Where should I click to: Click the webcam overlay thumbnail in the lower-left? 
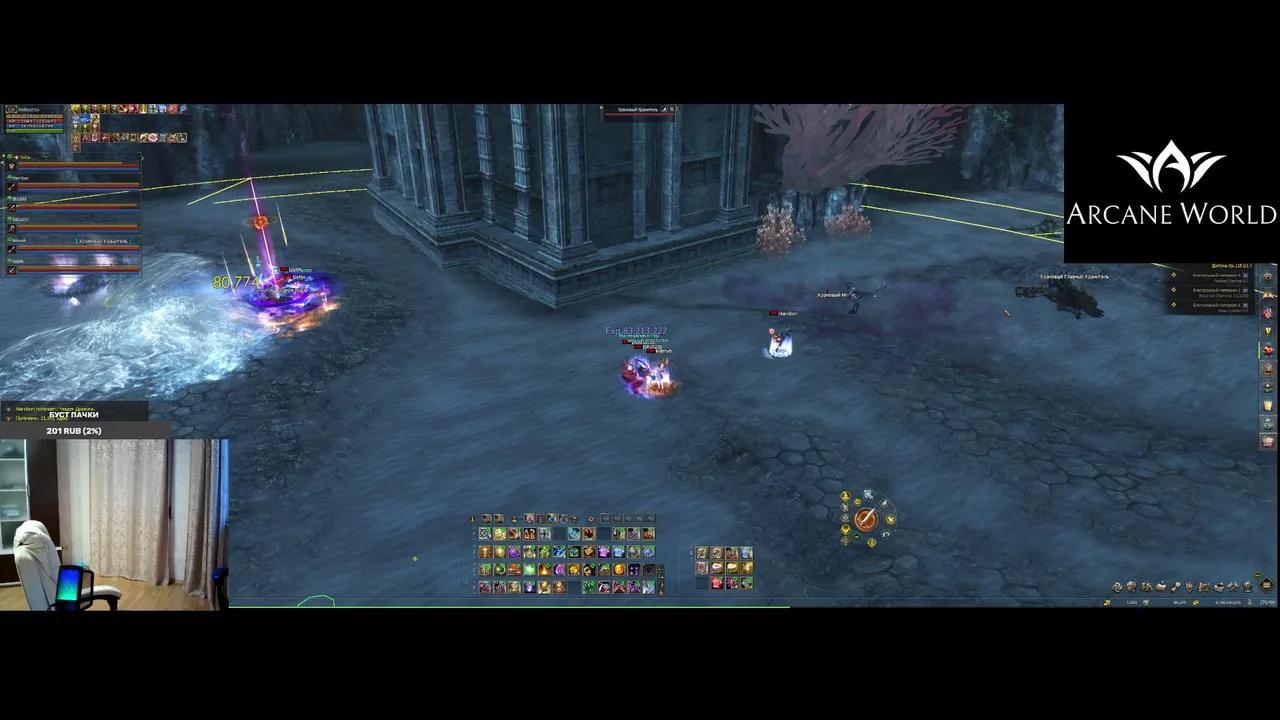point(115,520)
